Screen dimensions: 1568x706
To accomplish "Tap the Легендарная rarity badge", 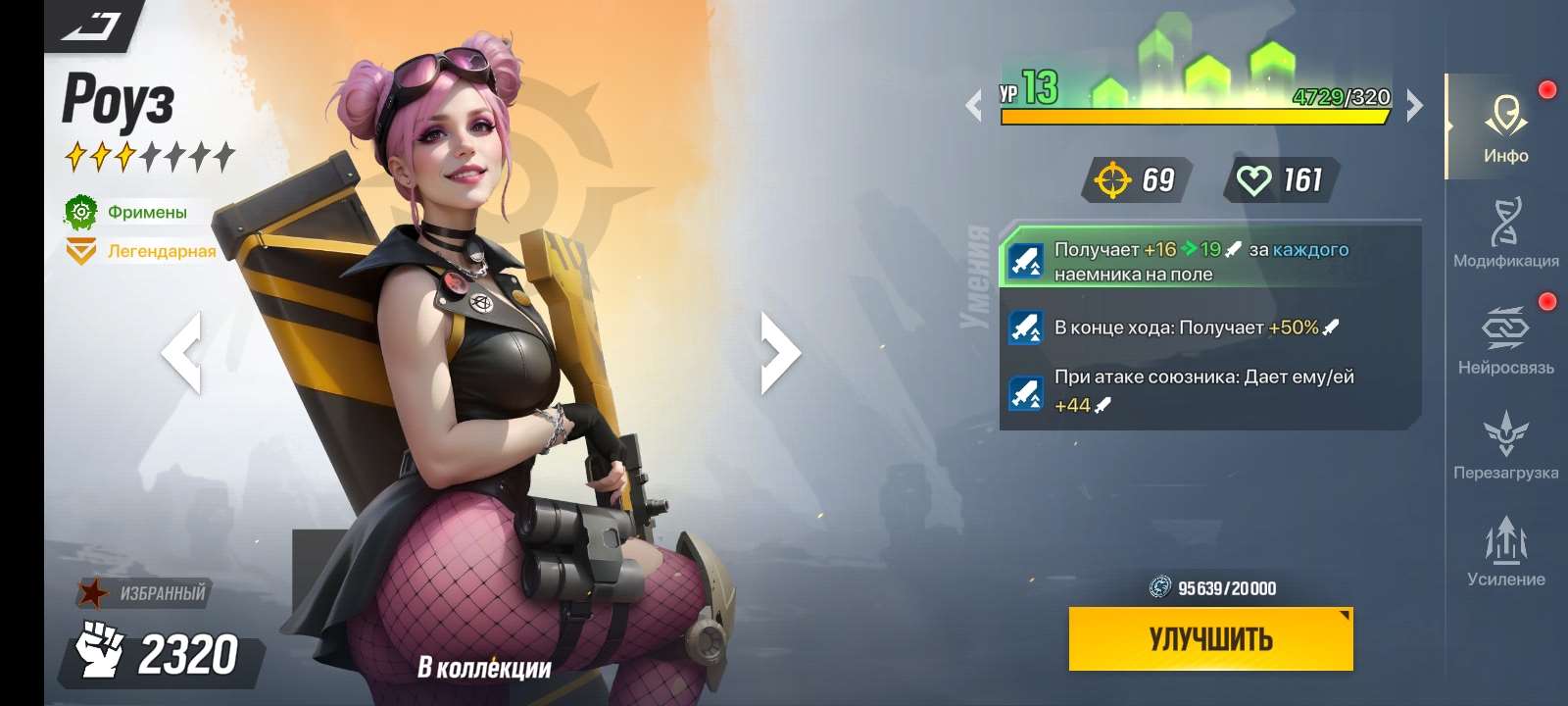I will coord(137,251).
